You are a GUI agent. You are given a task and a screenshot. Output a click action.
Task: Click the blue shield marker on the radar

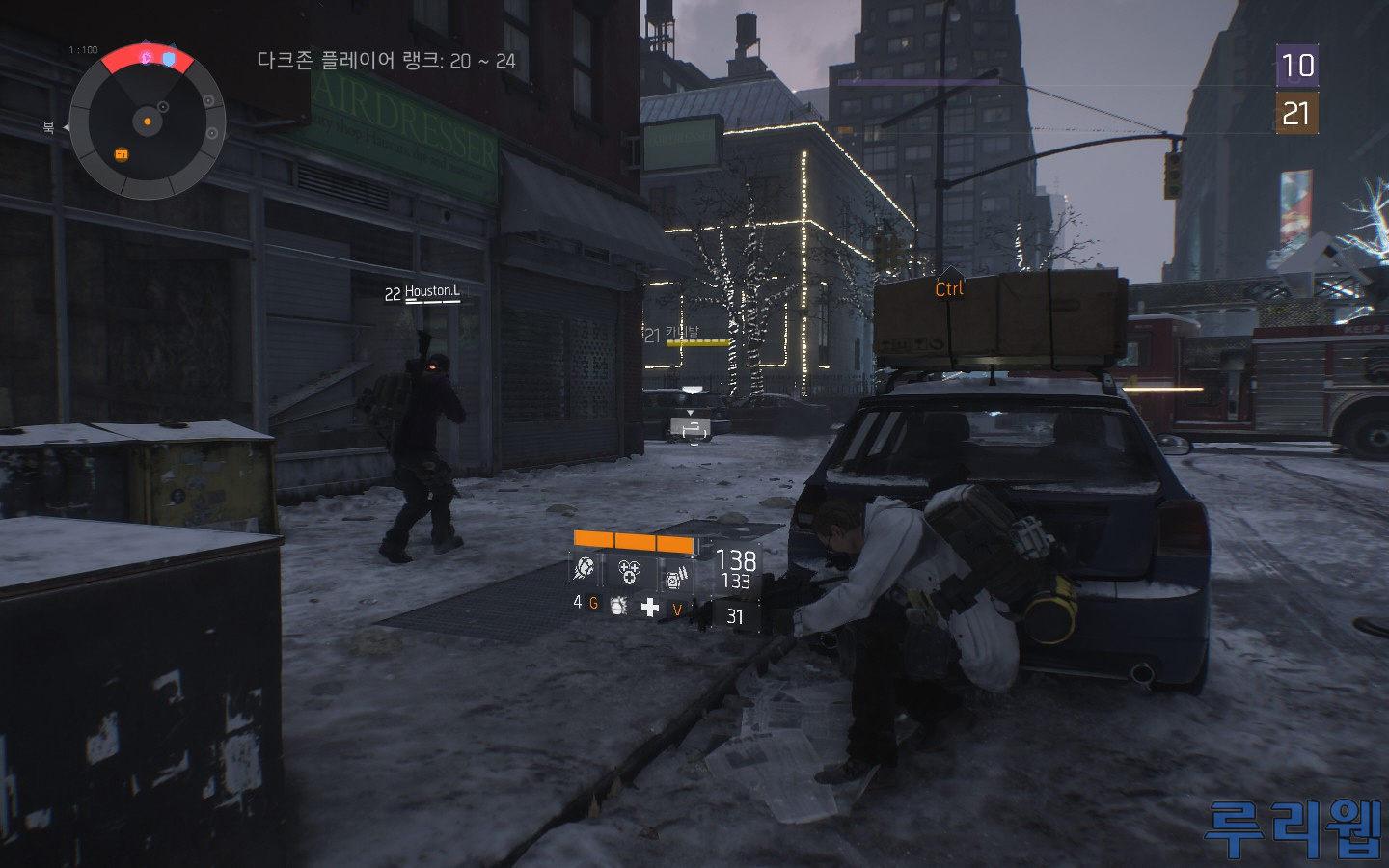tap(170, 60)
